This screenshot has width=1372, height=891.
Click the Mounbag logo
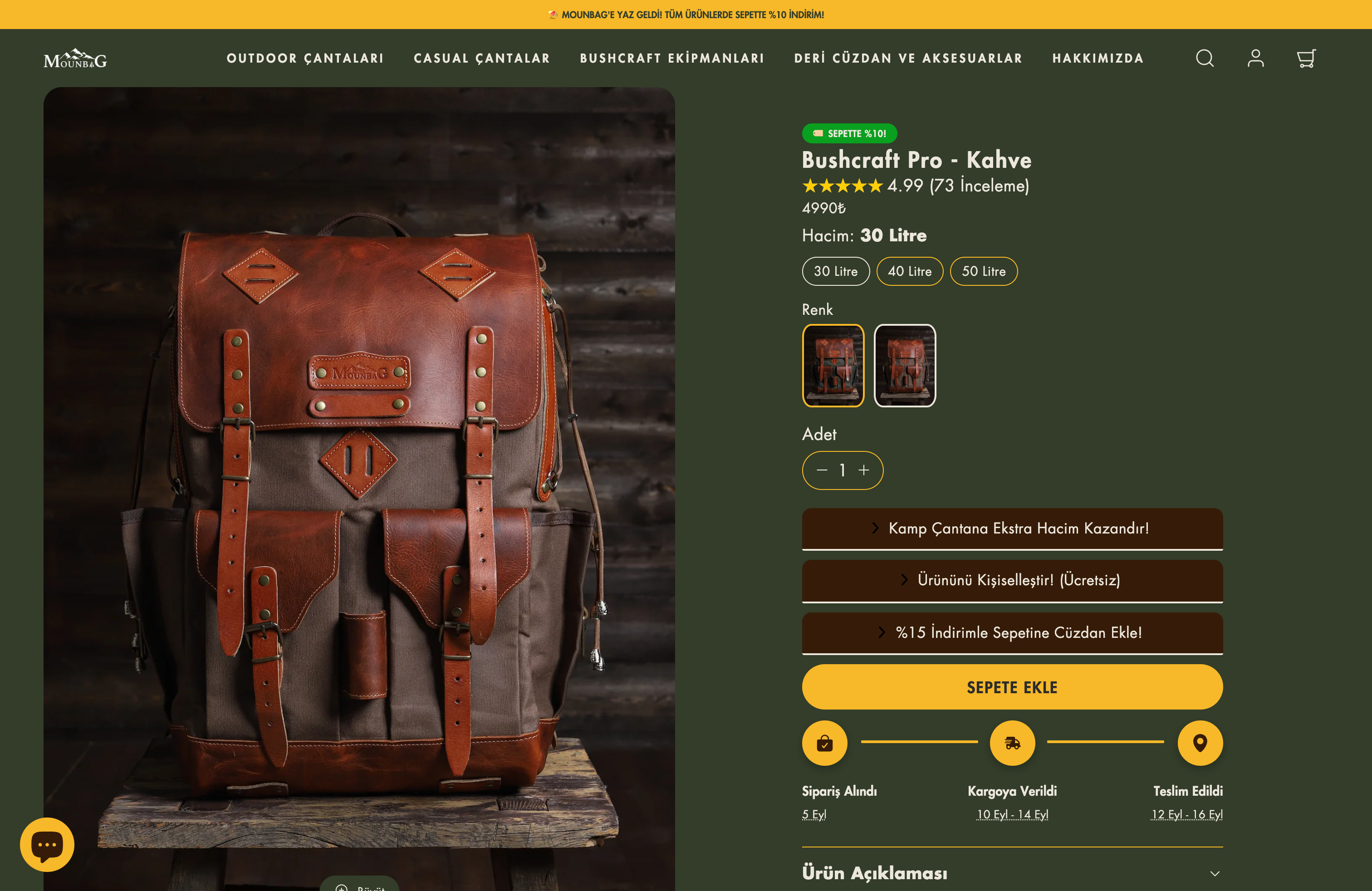pos(75,58)
